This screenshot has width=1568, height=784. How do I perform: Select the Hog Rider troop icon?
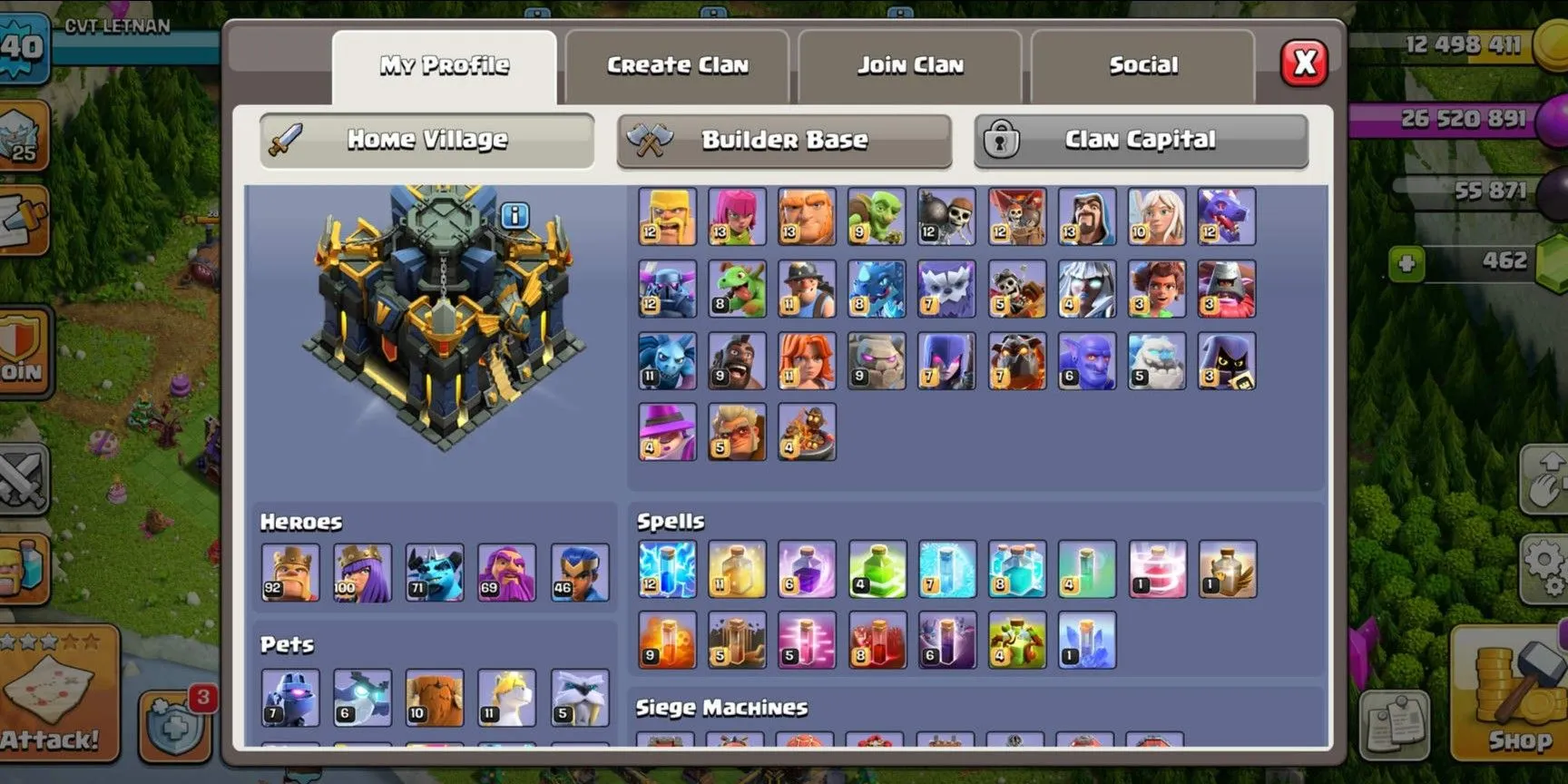[737, 361]
